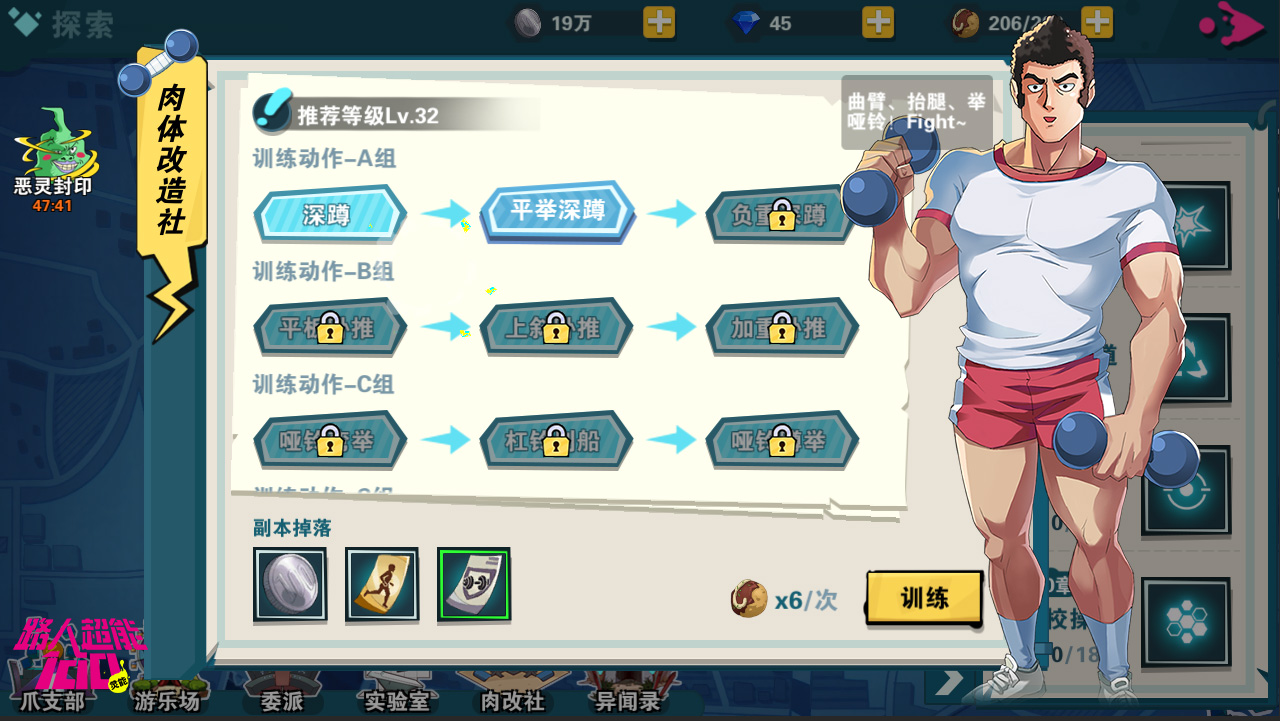Go to 爪支部 in the bottom bar

click(52, 700)
